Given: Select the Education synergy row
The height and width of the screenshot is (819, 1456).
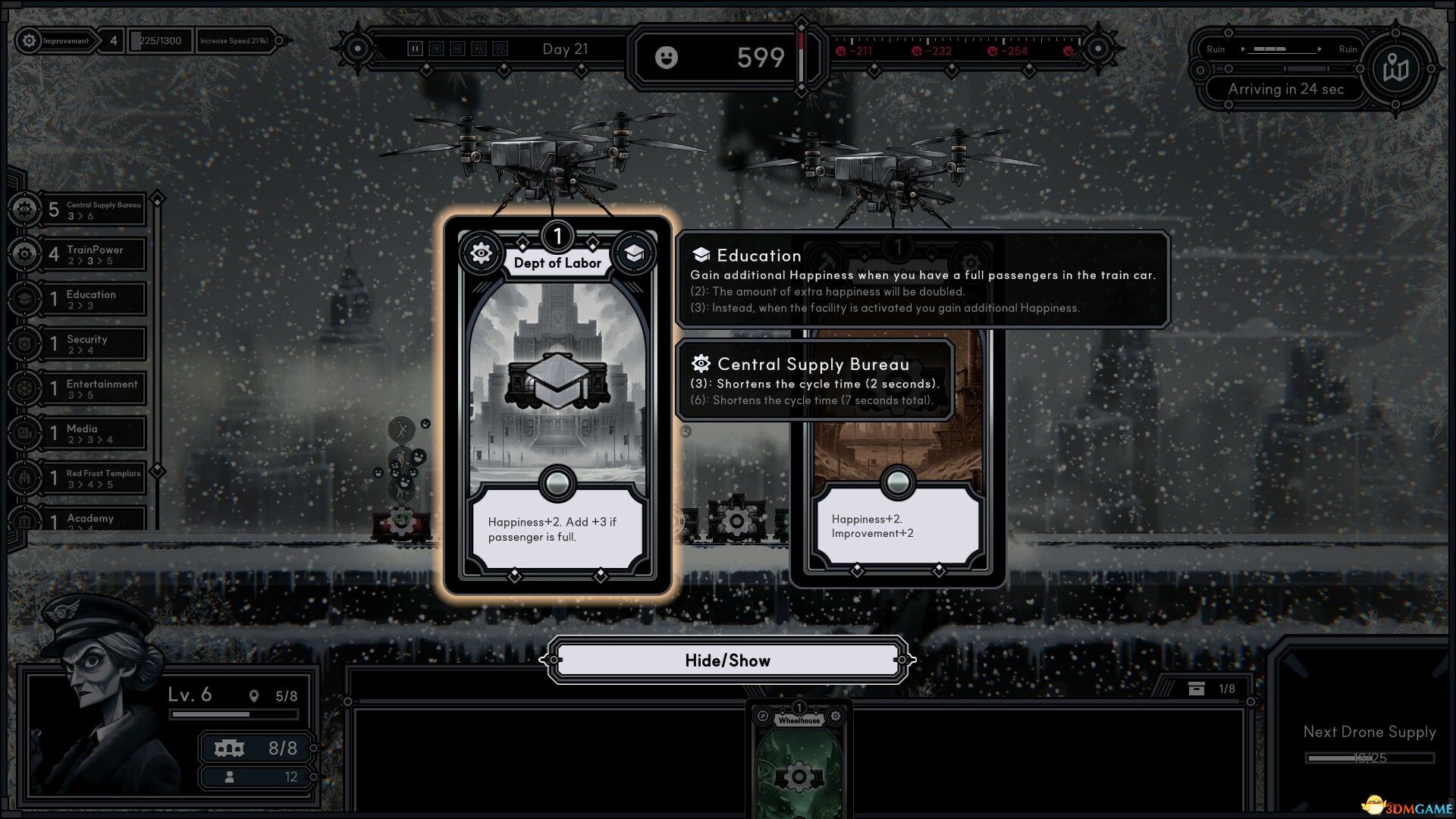Looking at the screenshot, I should click(91, 300).
